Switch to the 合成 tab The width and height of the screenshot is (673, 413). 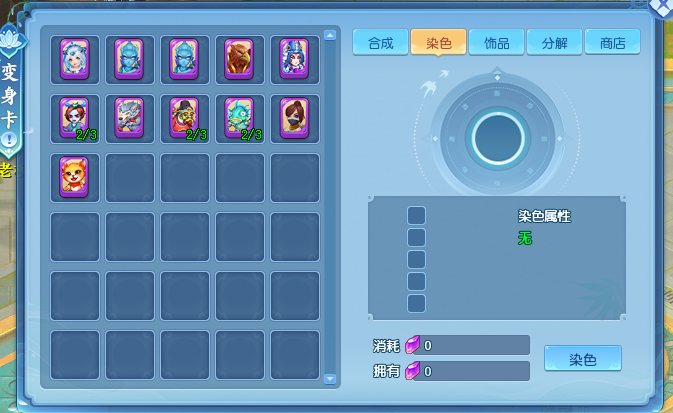(x=380, y=43)
